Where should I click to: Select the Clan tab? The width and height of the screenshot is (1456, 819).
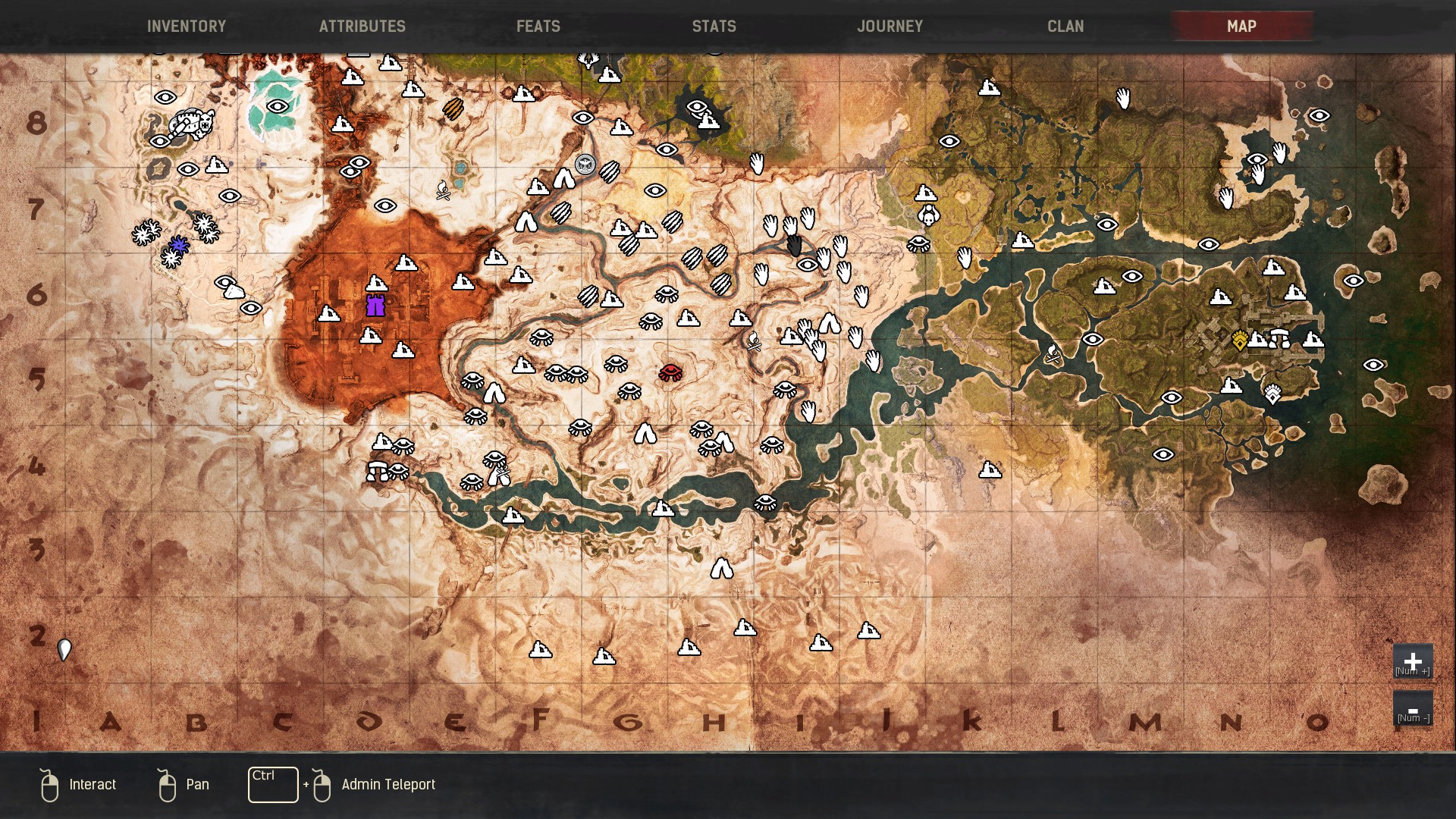[1065, 26]
